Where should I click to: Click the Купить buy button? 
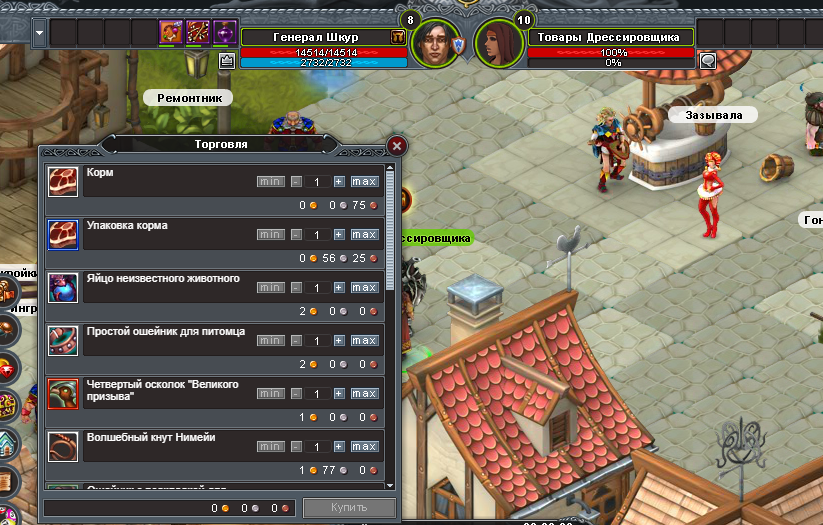(x=349, y=507)
